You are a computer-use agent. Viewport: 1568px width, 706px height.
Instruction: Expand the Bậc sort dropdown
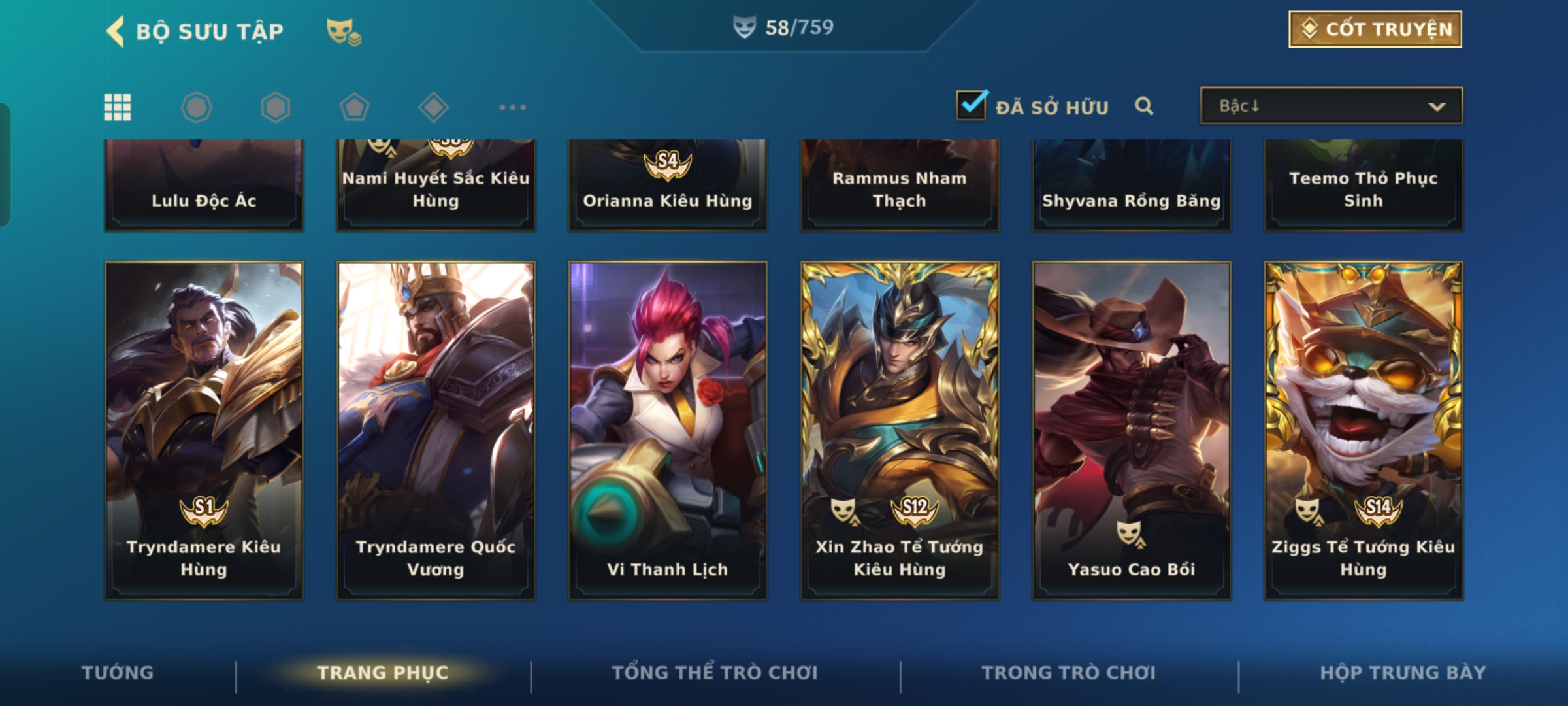1331,106
